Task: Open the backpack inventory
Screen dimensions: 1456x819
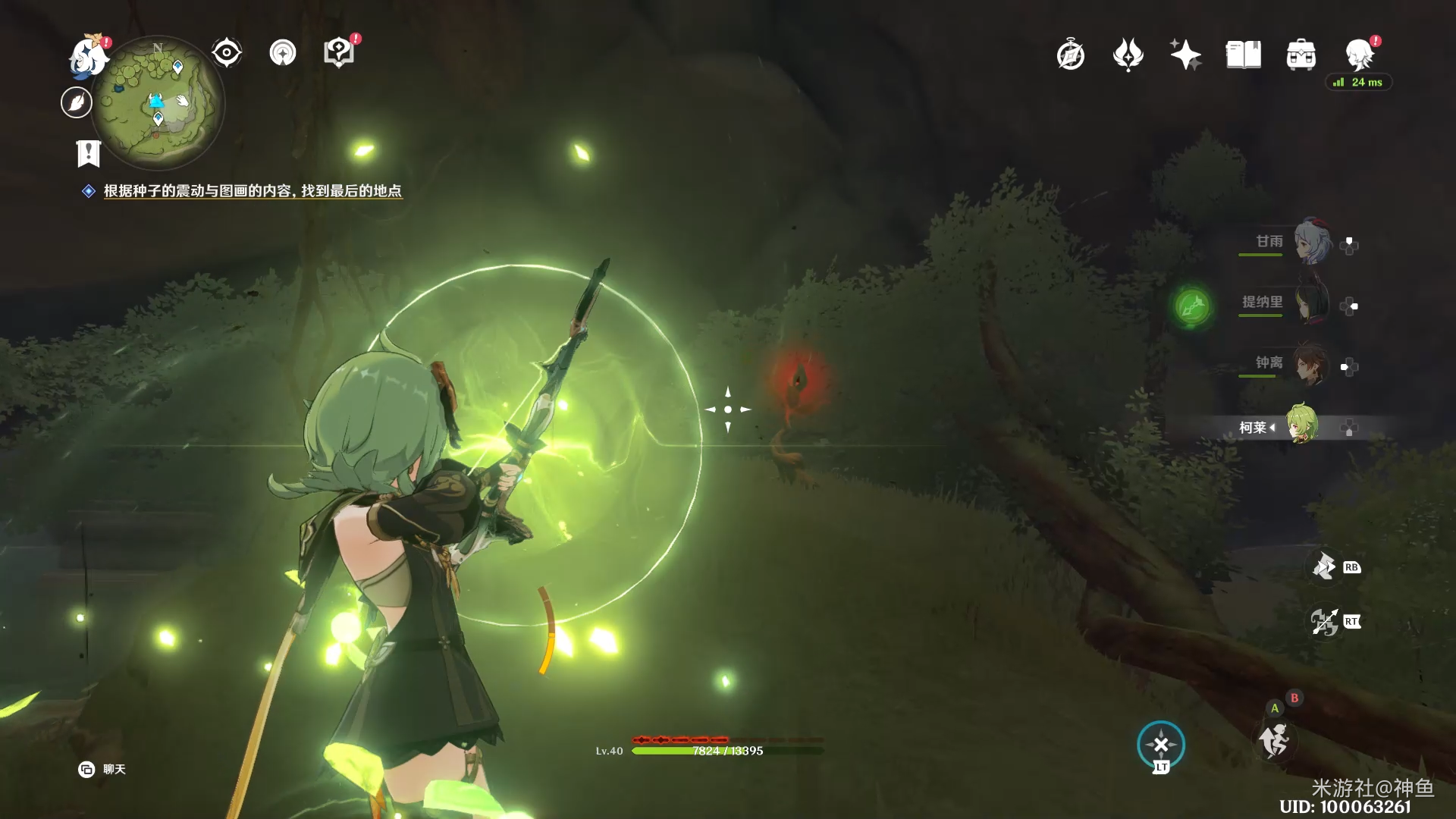Action: (x=1301, y=55)
